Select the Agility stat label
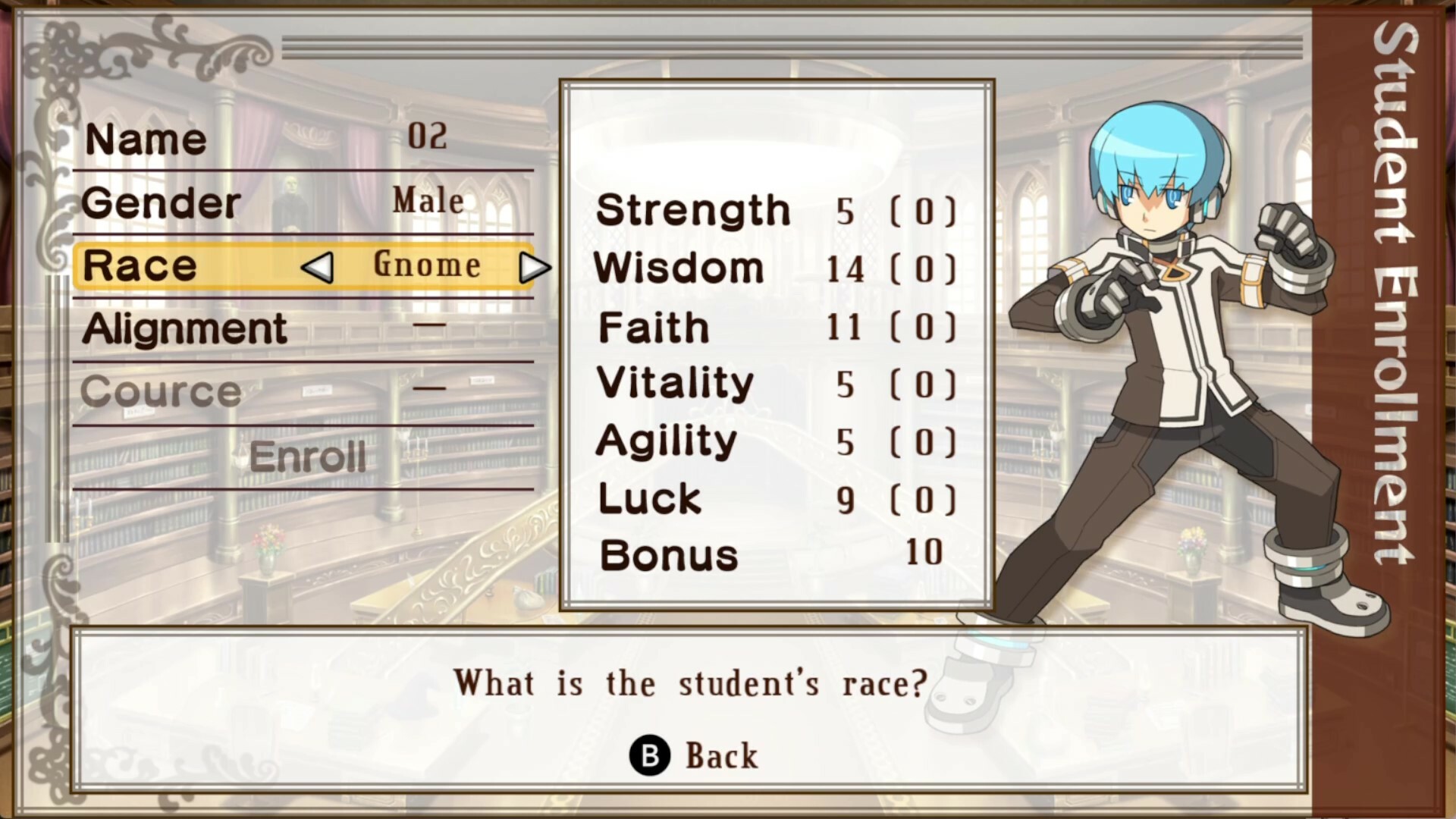The width and height of the screenshot is (1456, 819). pyautogui.click(x=667, y=441)
